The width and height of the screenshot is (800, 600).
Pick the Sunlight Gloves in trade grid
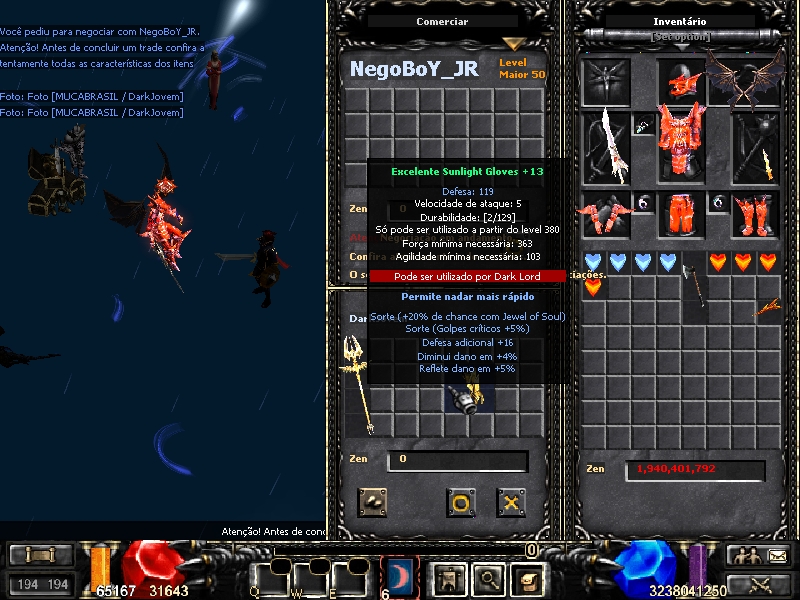(x=468, y=397)
